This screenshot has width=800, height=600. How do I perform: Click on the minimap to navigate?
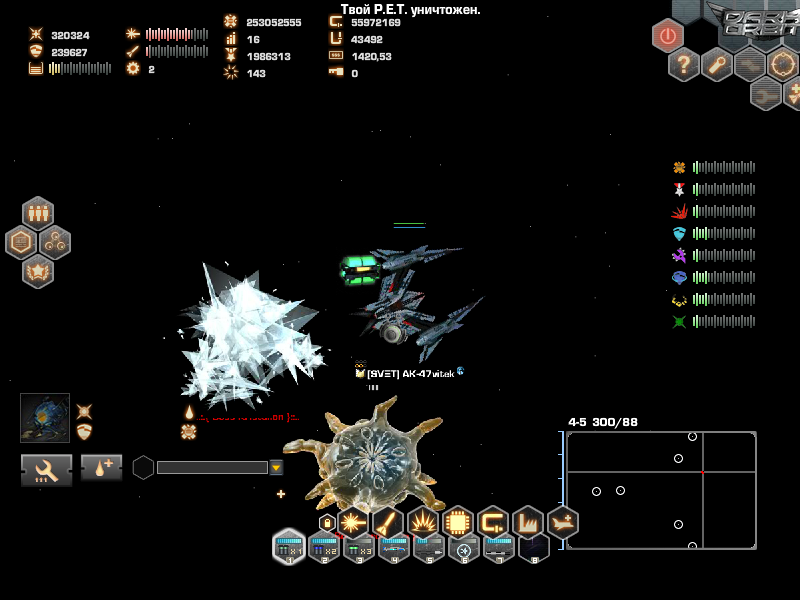pyautogui.click(x=660, y=490)
